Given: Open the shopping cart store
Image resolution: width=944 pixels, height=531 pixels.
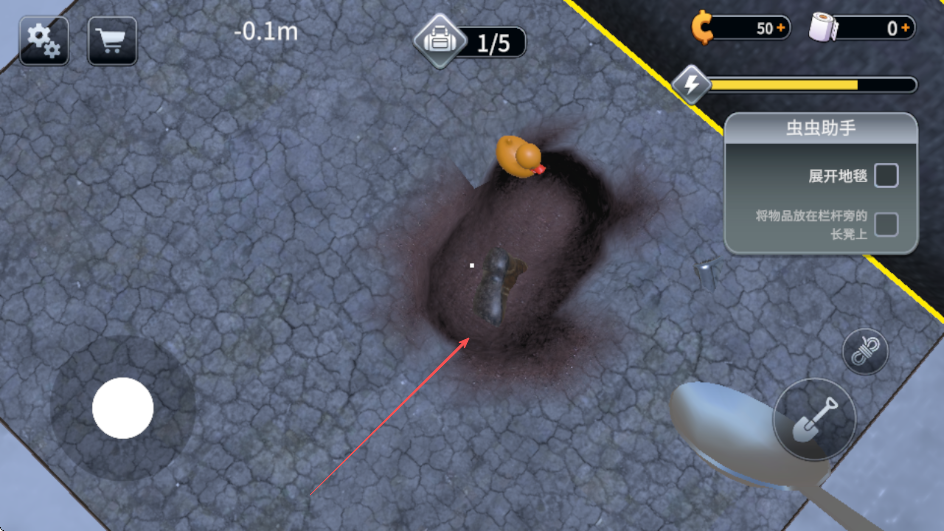Looking at the screenshot, I should pyautogui.click(x=112, y=41).
